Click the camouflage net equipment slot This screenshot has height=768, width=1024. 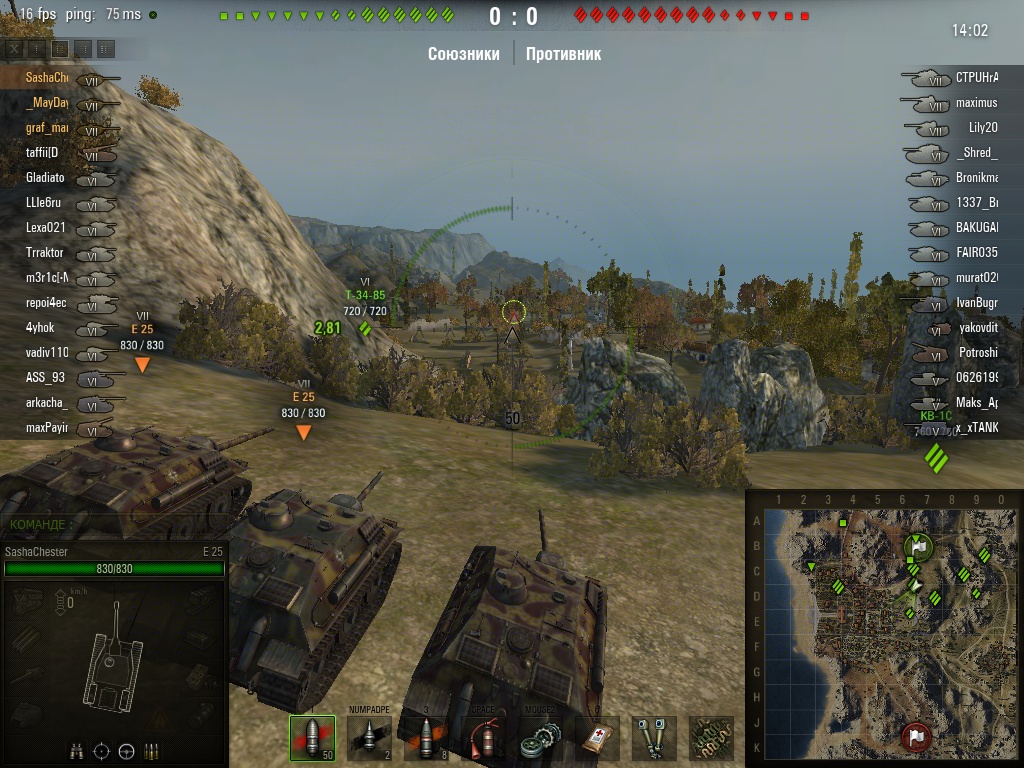point(711,738)
